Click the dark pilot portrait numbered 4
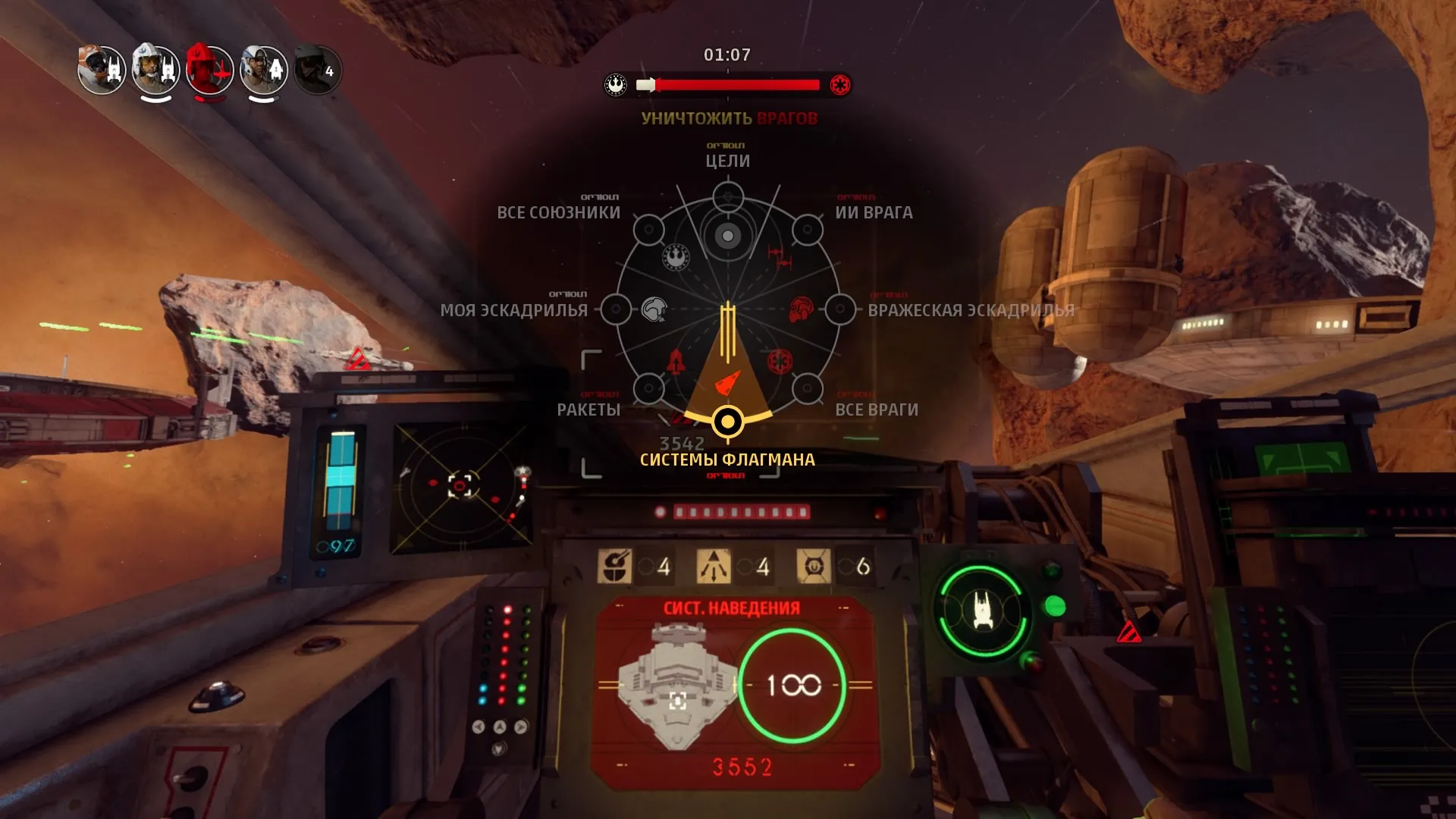The height and width of the screenshot is (819, 1456). click(x=317, y=71)
